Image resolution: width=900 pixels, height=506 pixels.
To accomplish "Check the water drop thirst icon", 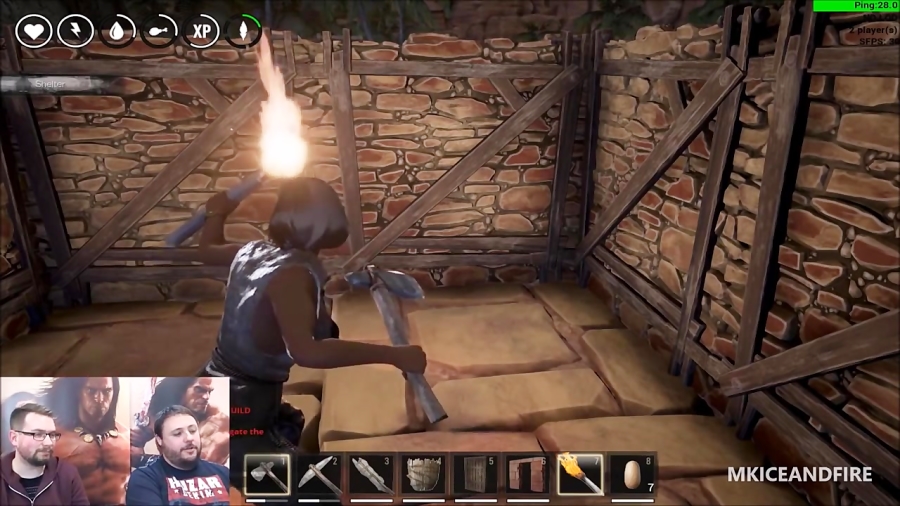I will 118,30.
